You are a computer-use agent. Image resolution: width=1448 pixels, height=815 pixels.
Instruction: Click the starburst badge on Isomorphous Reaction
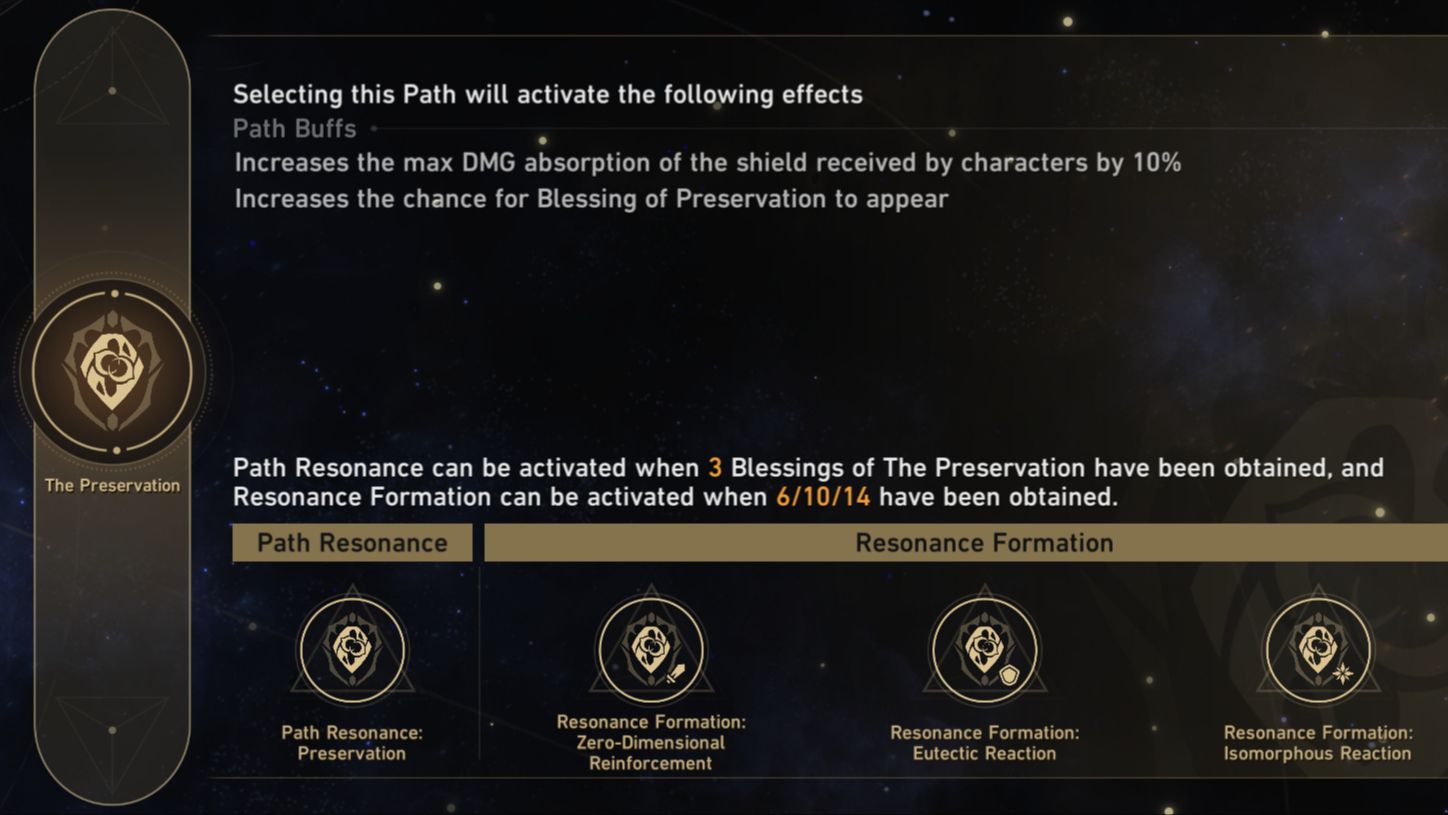pyautogui.click(x=1344, y=673)
